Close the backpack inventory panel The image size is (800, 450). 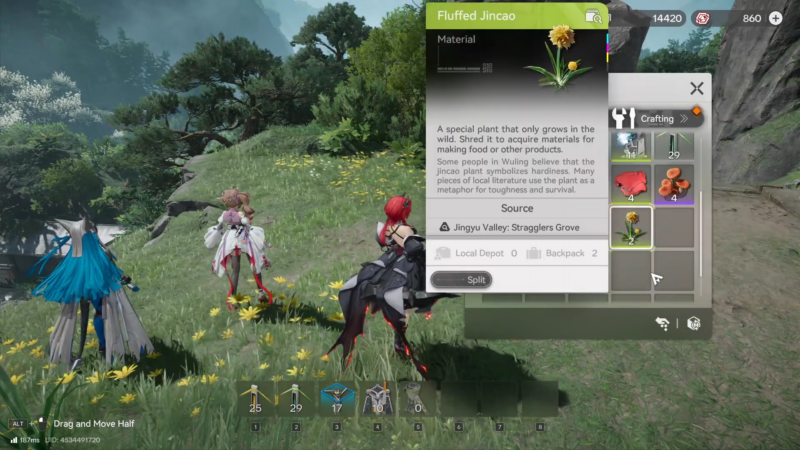click(697, 89)
